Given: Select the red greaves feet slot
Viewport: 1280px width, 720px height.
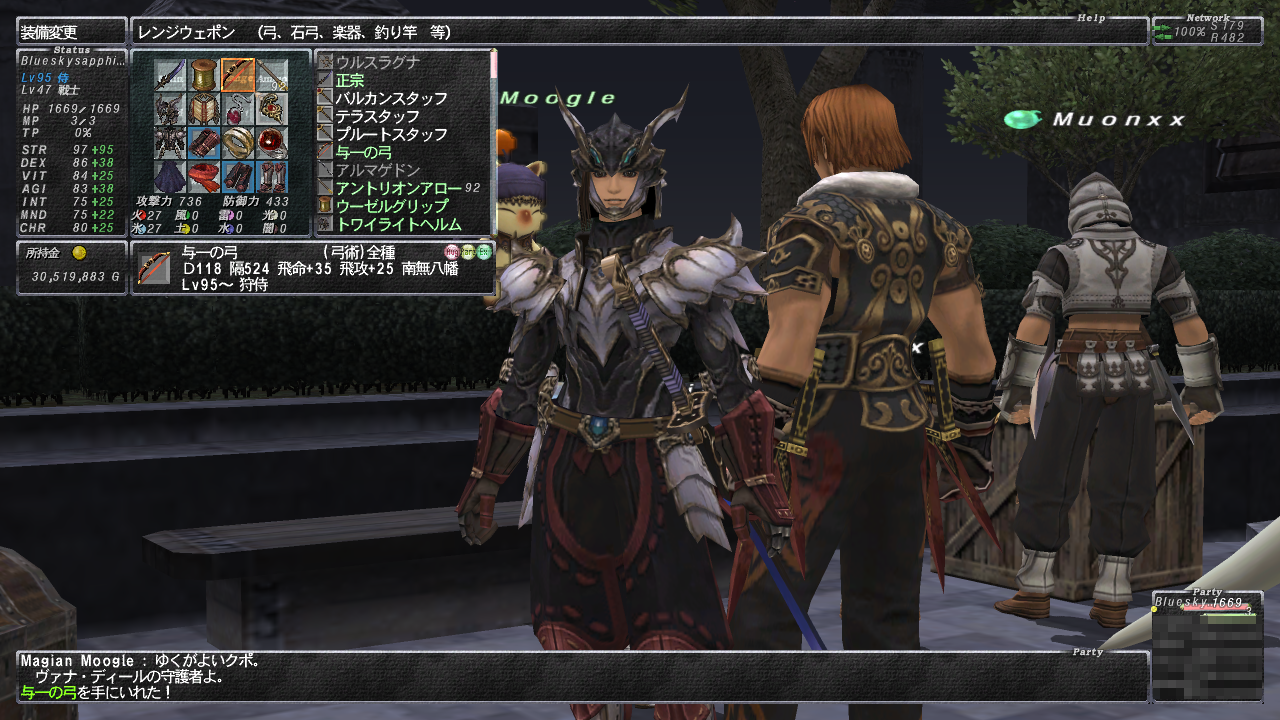Looking at the screenshot, I should tap(271, 176).
